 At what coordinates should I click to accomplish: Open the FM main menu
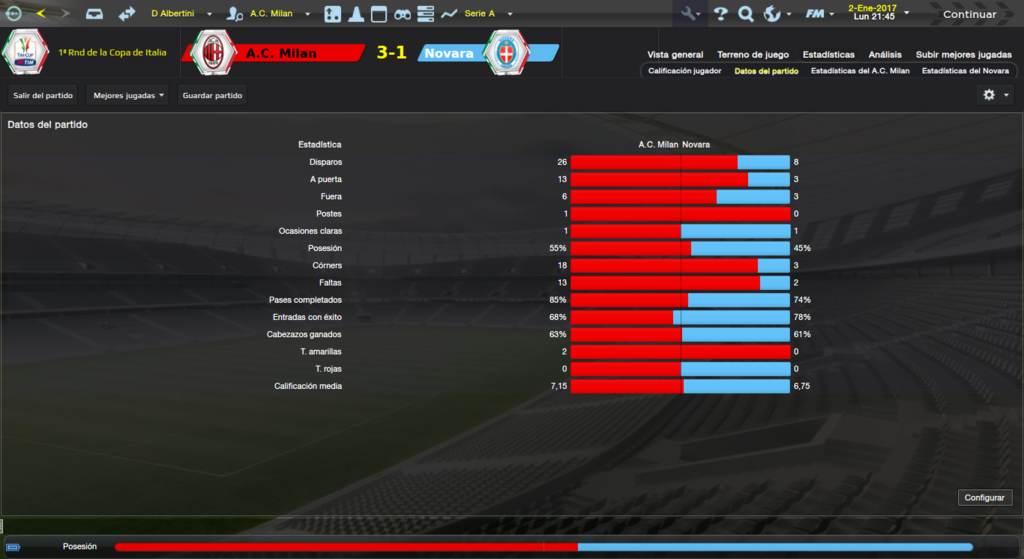(x=820, y=14)
